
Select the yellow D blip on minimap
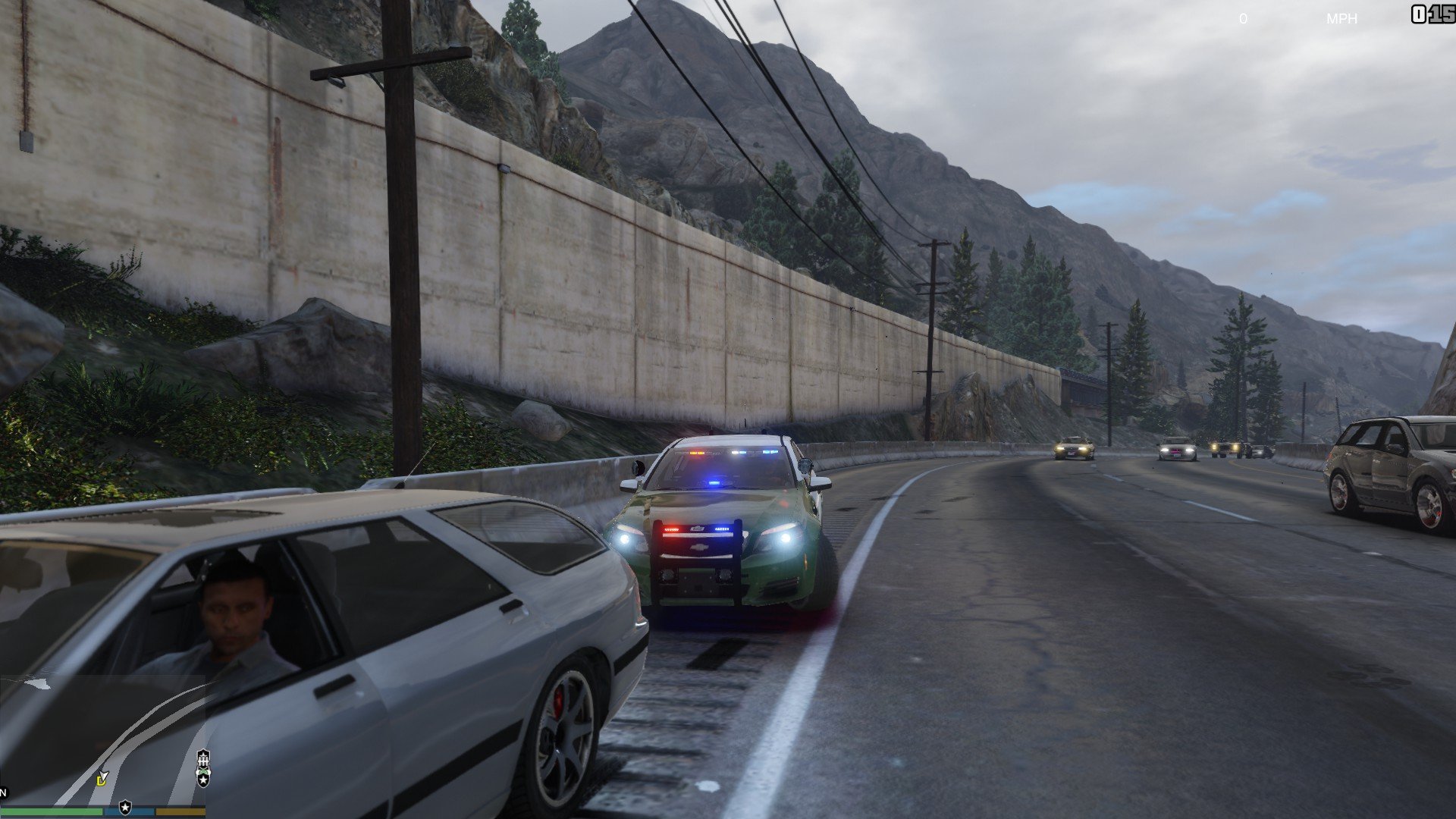pos(102,779)
